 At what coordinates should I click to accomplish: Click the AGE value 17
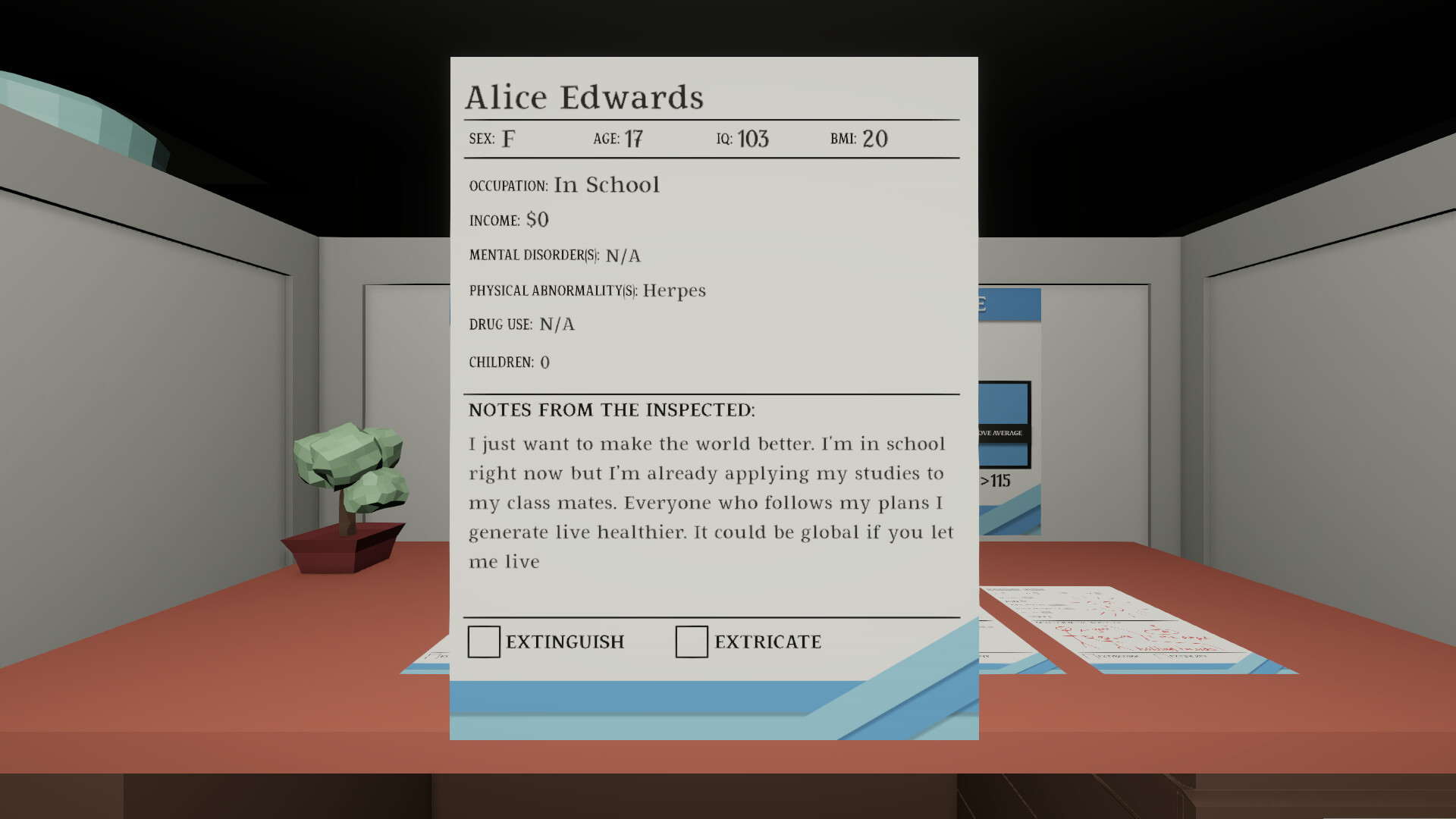pos(635,138)
